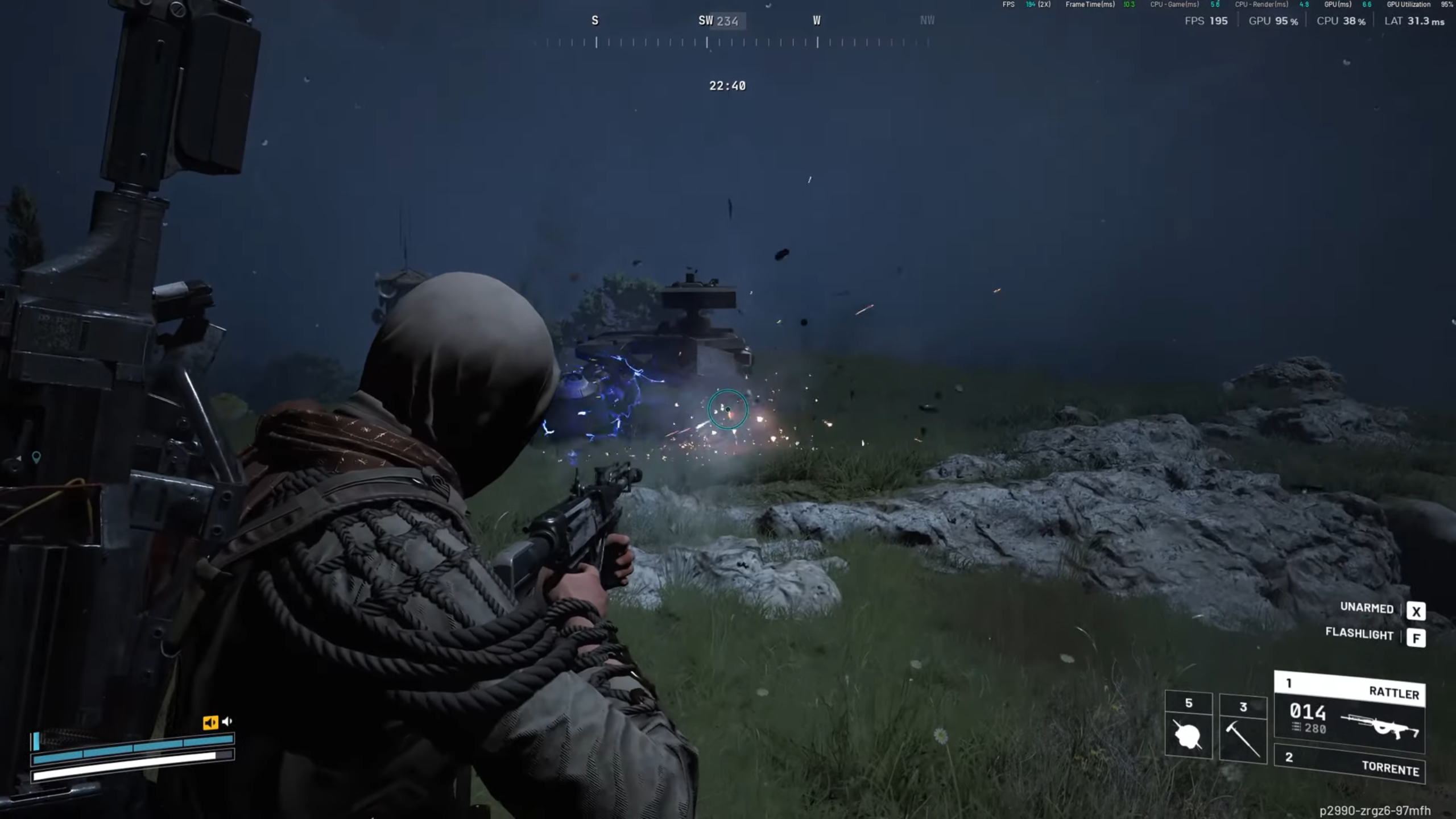Image resolution: width=1456 pixels, height=819 pixels.
Task: Expand the FPS 195 performance readout
Action: (1207, 21)
